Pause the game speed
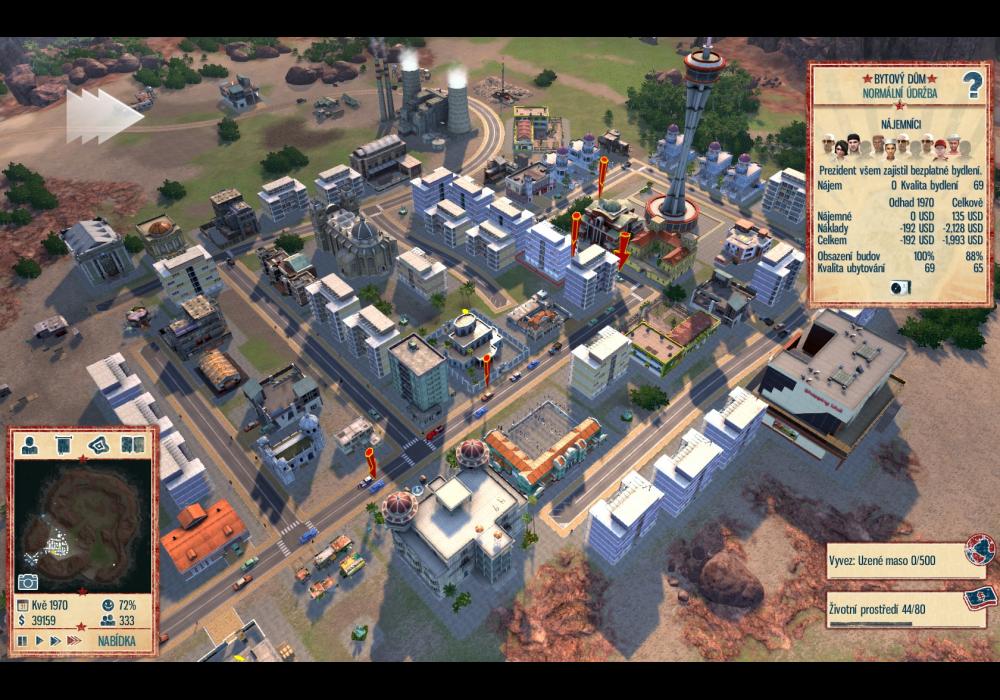The image size is (1000, 700). coord(22,640)
